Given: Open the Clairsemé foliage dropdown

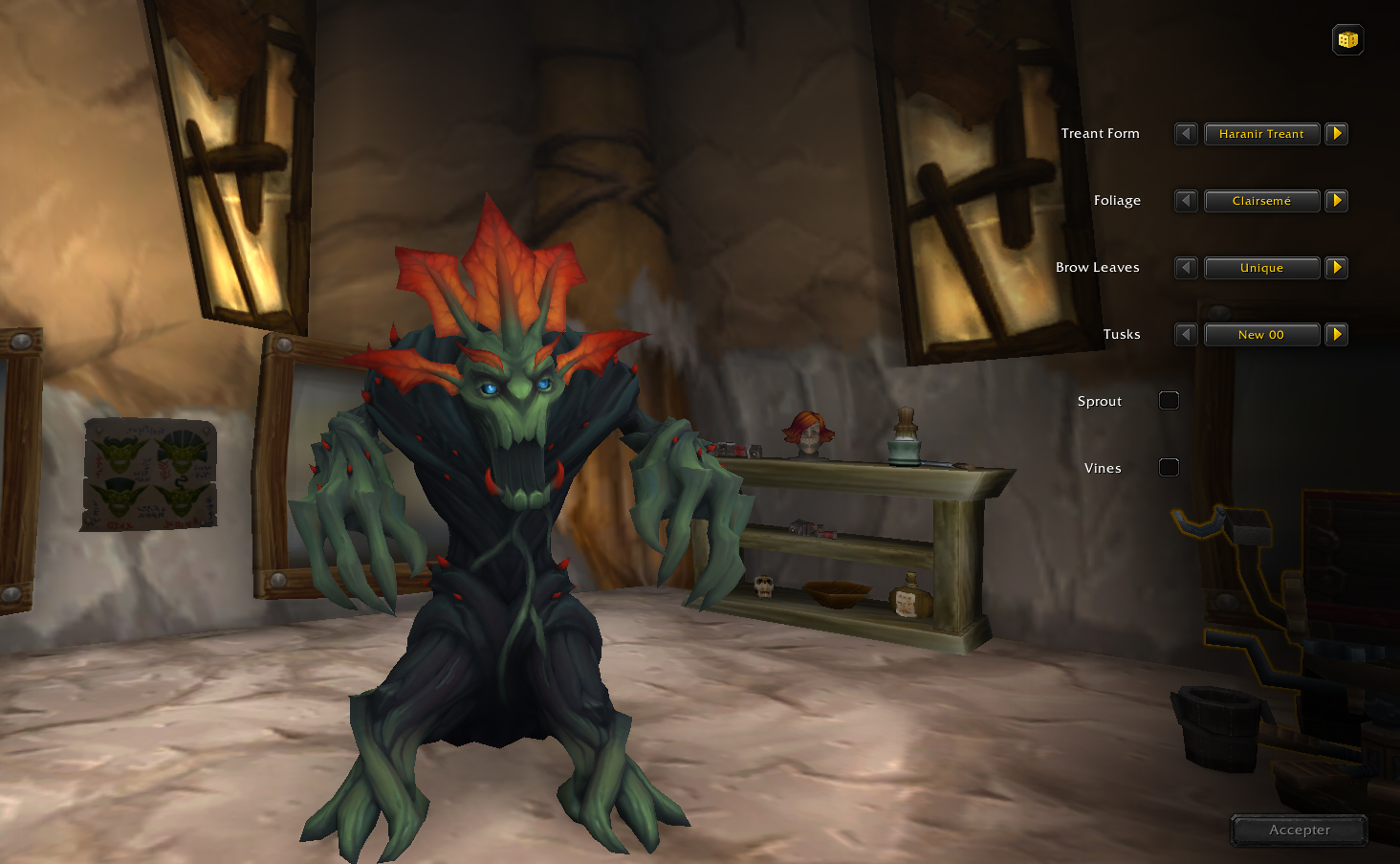Looking at the screenshot, I should point(1261,201).
